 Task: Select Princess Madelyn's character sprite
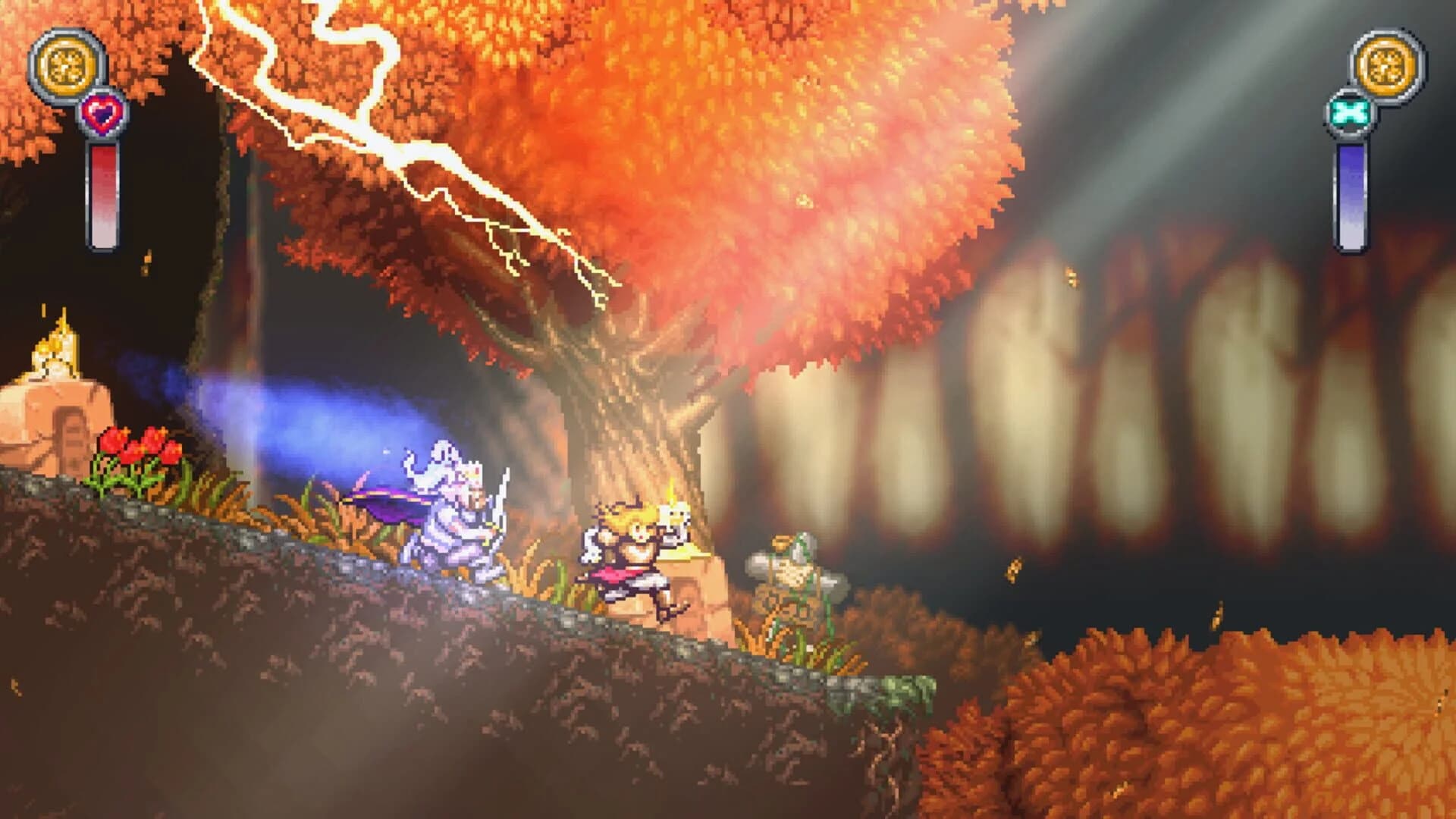tap(629, 554)
